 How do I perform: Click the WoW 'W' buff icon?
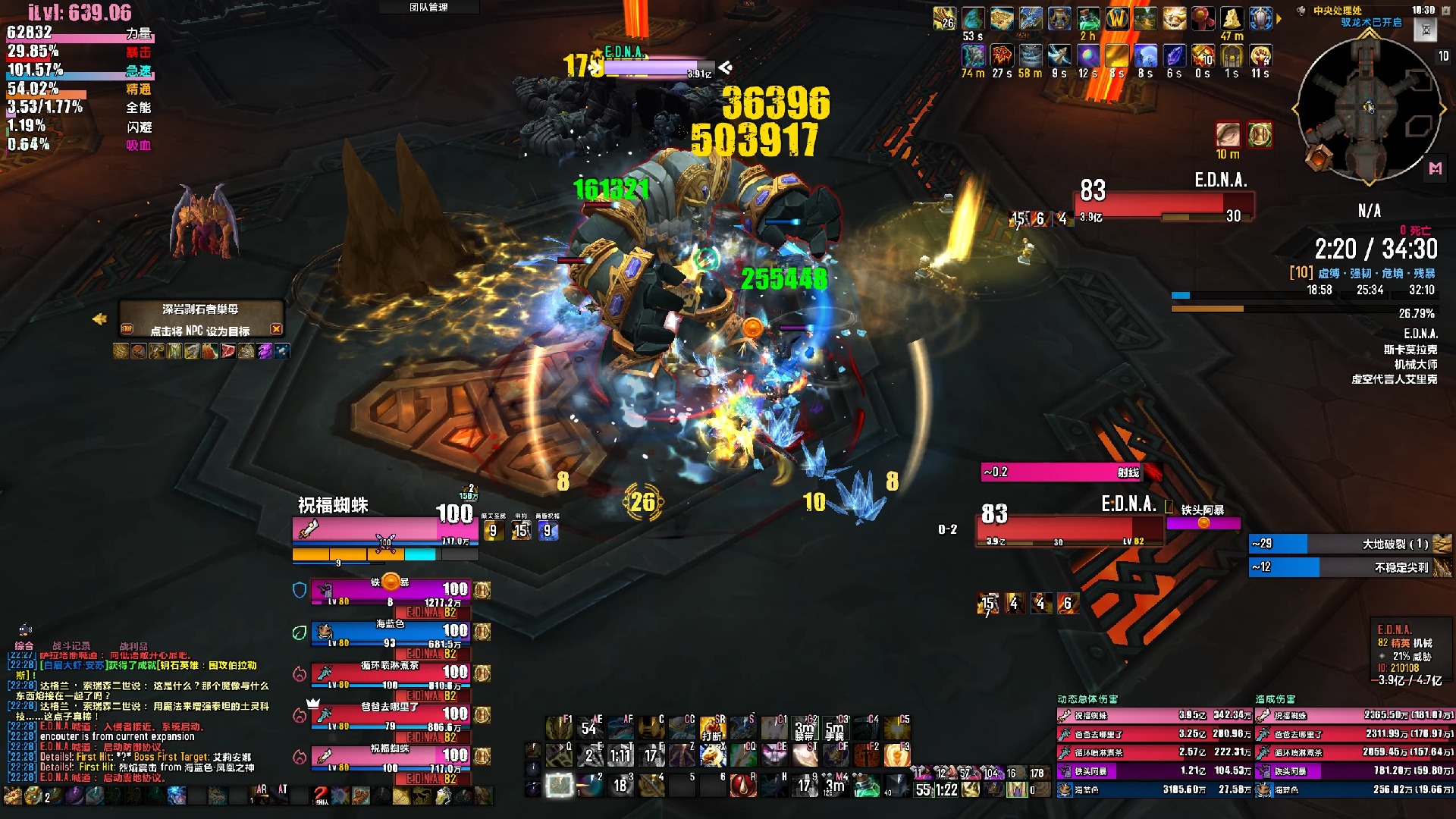1117,18
